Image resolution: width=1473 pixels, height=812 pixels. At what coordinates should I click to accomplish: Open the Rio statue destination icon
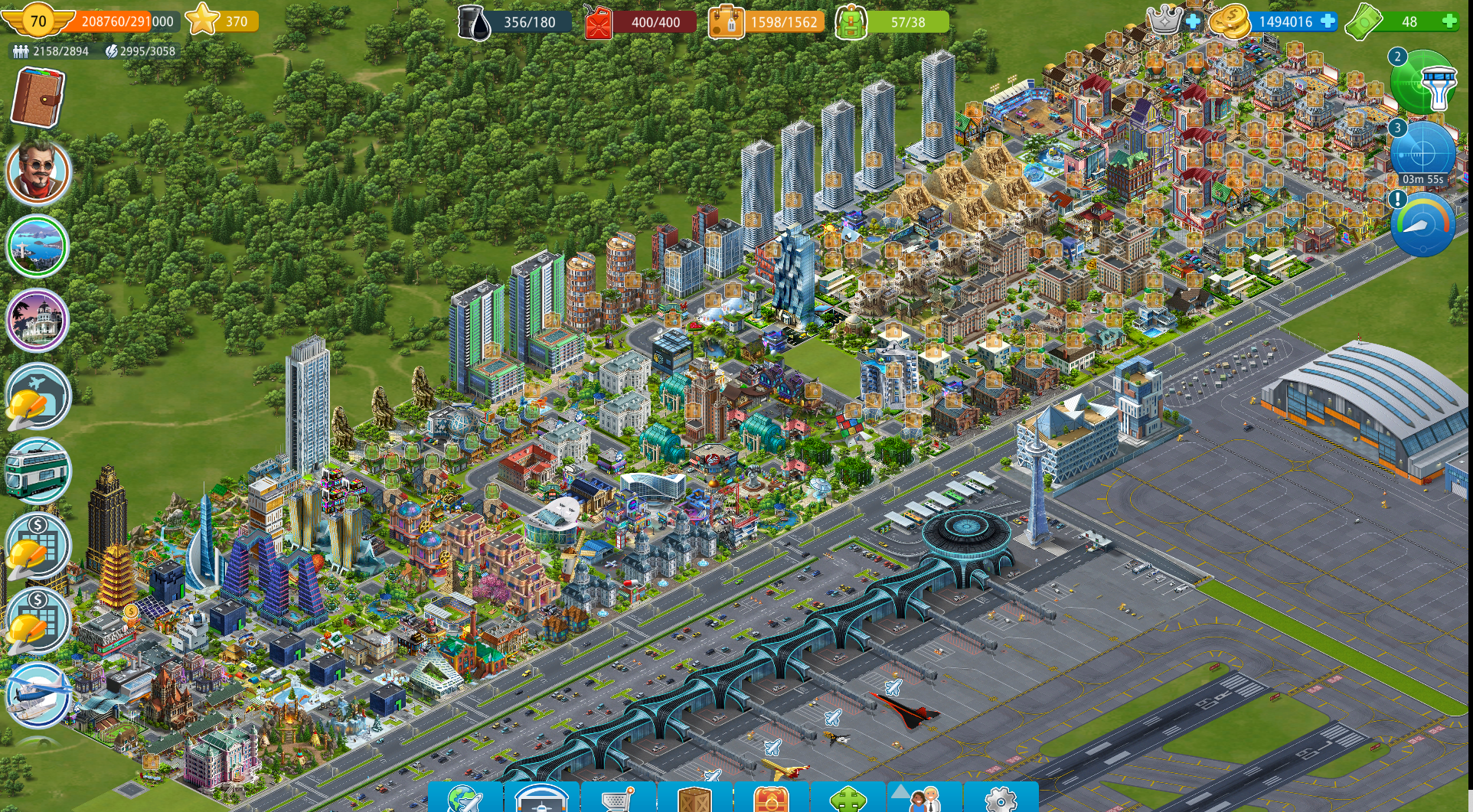[38, 246]
